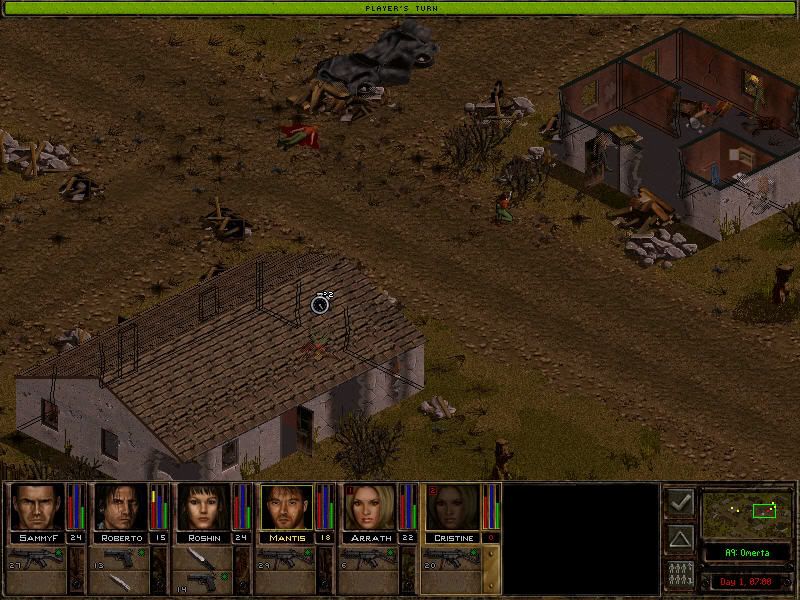This screenshot has height=600, width=800.
Task: Open the squad figures button
Action: 680,576
